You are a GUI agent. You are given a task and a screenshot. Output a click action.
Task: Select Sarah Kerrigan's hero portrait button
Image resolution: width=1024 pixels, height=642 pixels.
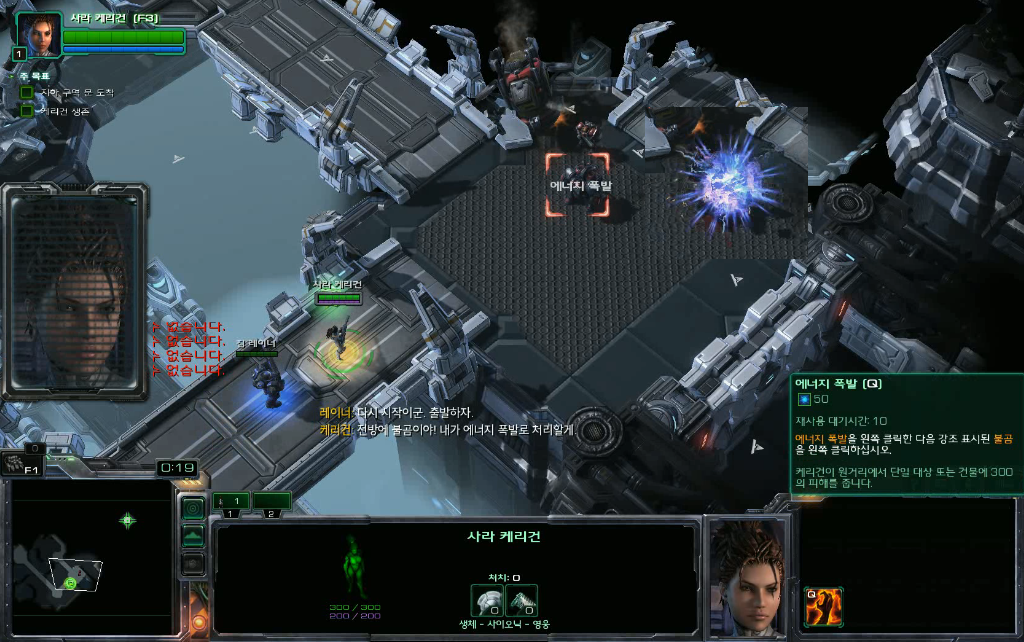click(x=38, y=36)
